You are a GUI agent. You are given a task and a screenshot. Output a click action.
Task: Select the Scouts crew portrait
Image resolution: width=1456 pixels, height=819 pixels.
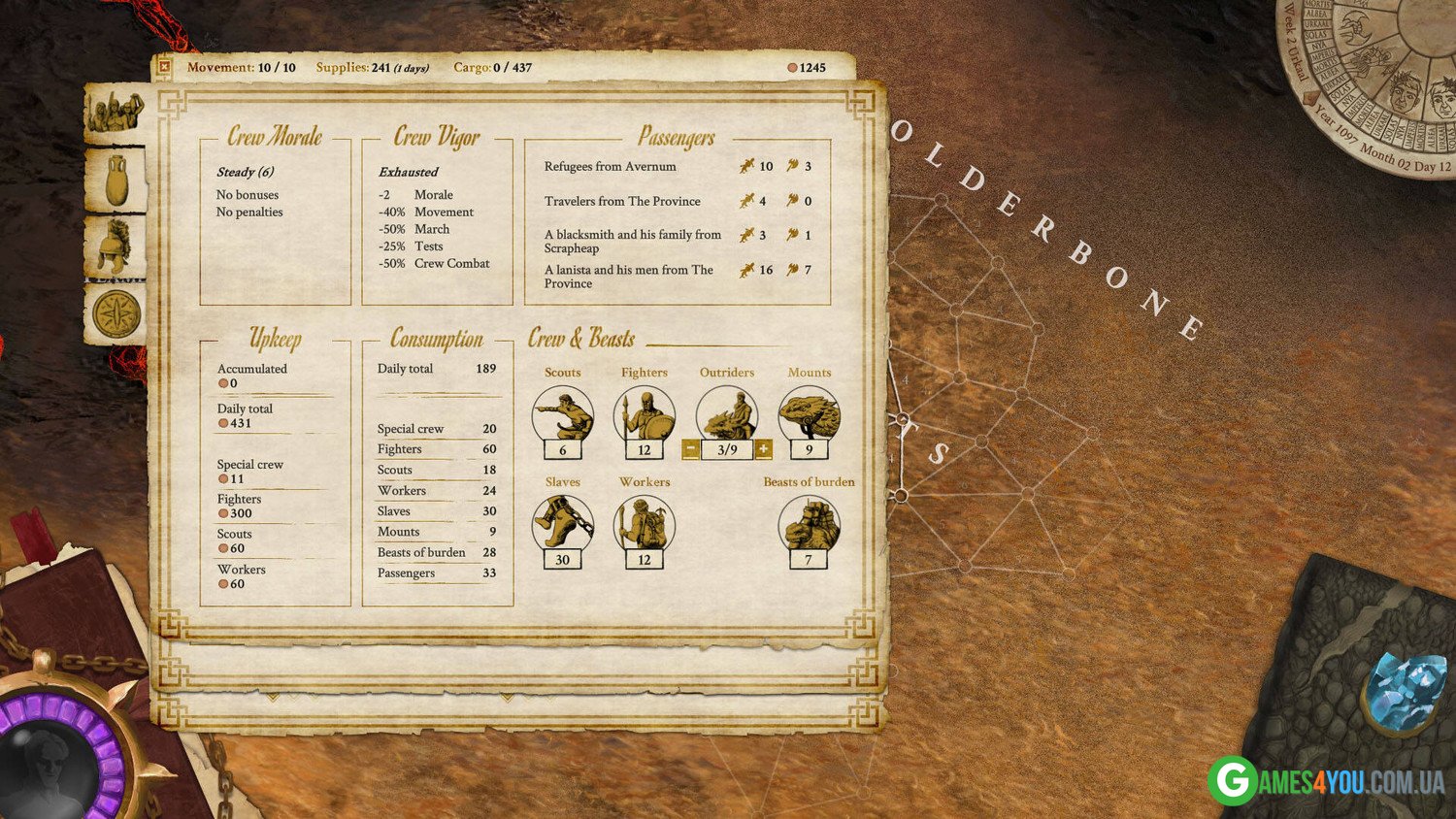(x=562, y=415)
